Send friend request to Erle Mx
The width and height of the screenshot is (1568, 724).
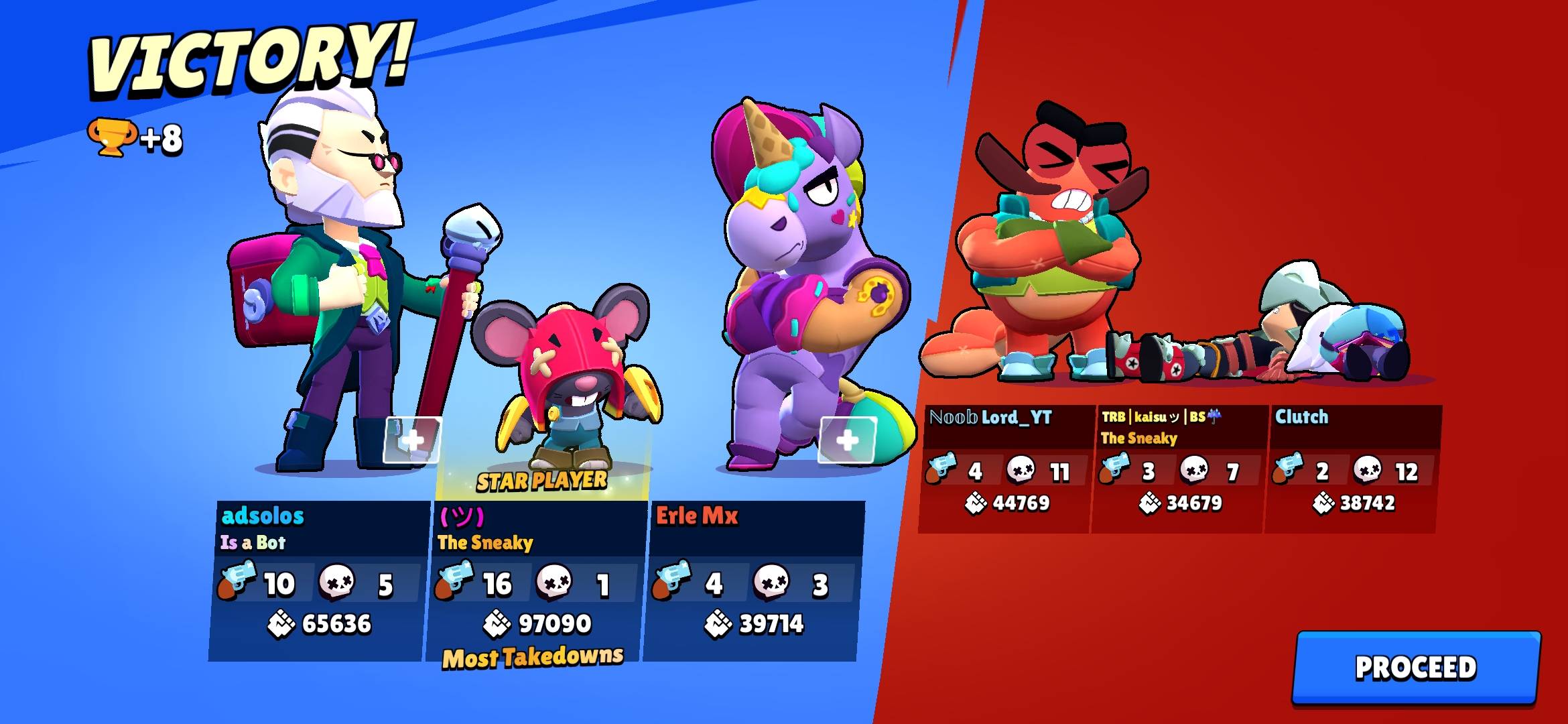coord(847,440)
